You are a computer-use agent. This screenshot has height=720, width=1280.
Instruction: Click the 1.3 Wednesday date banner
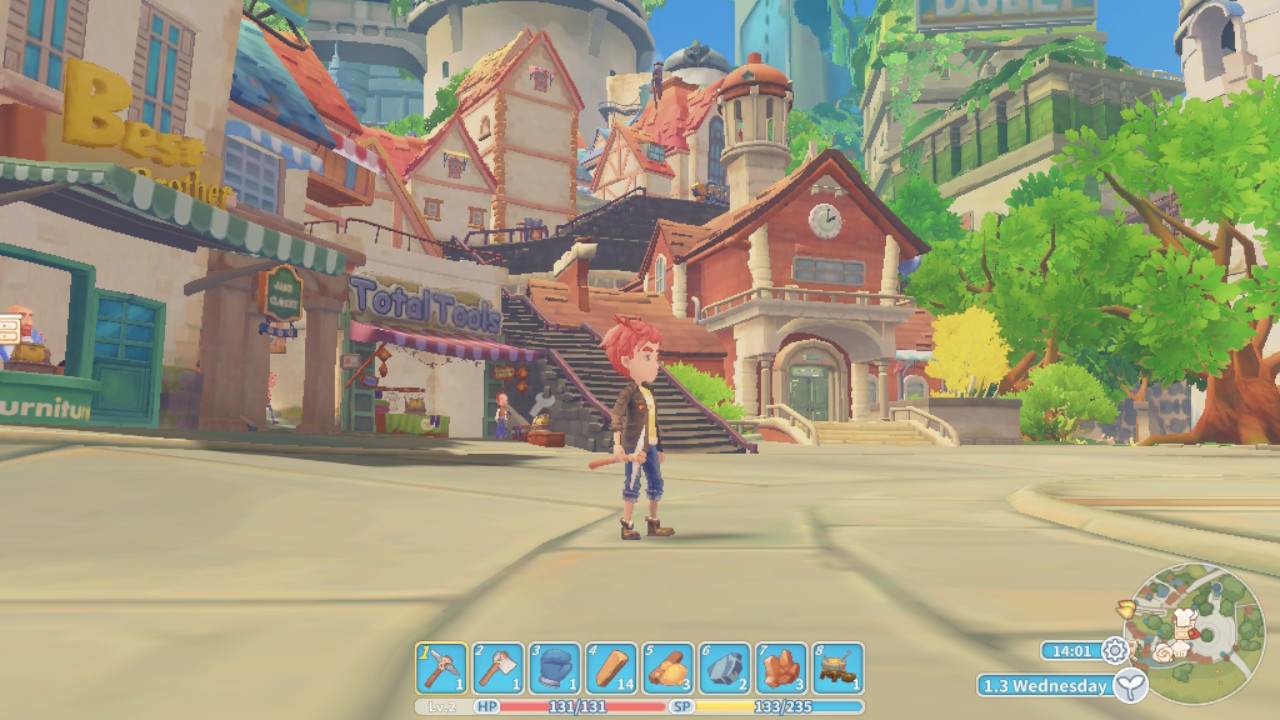[x=1044, y=687]
